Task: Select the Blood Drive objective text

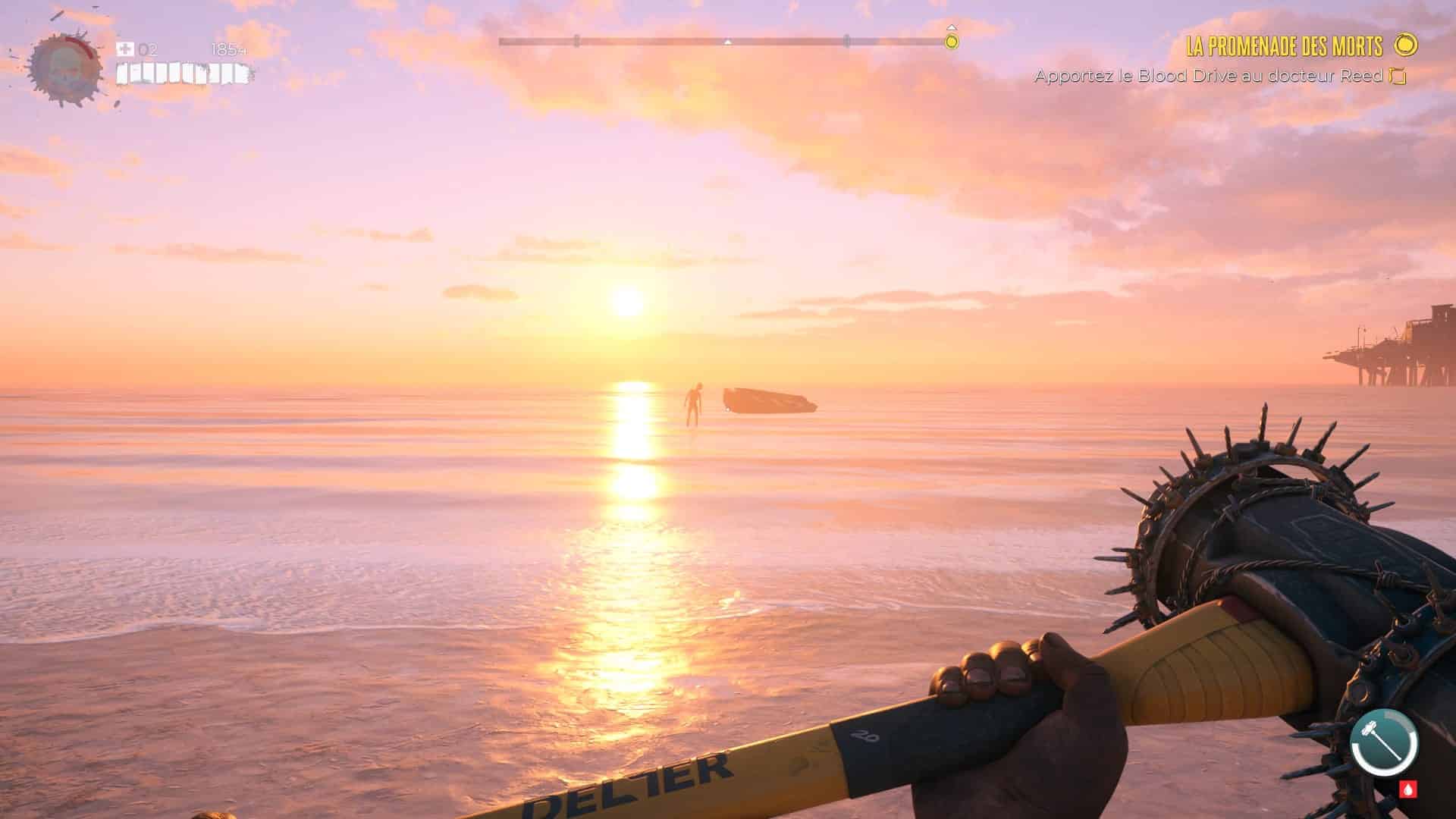Action: coord(1209,76)
